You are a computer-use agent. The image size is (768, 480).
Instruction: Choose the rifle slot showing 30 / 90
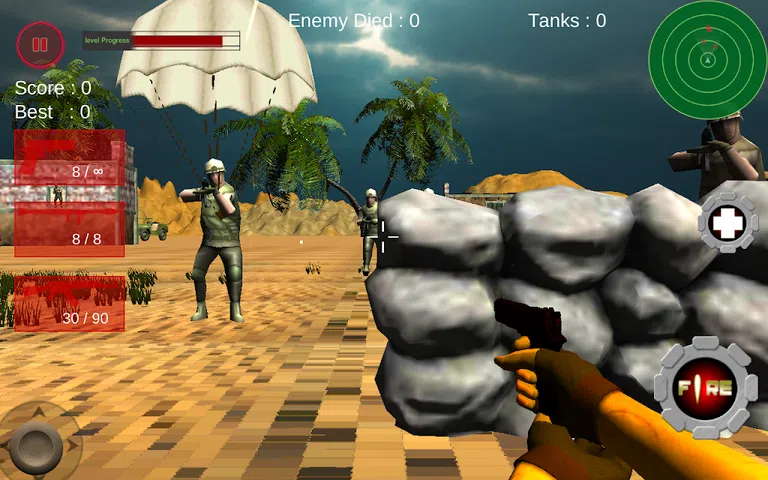point(70,303)
